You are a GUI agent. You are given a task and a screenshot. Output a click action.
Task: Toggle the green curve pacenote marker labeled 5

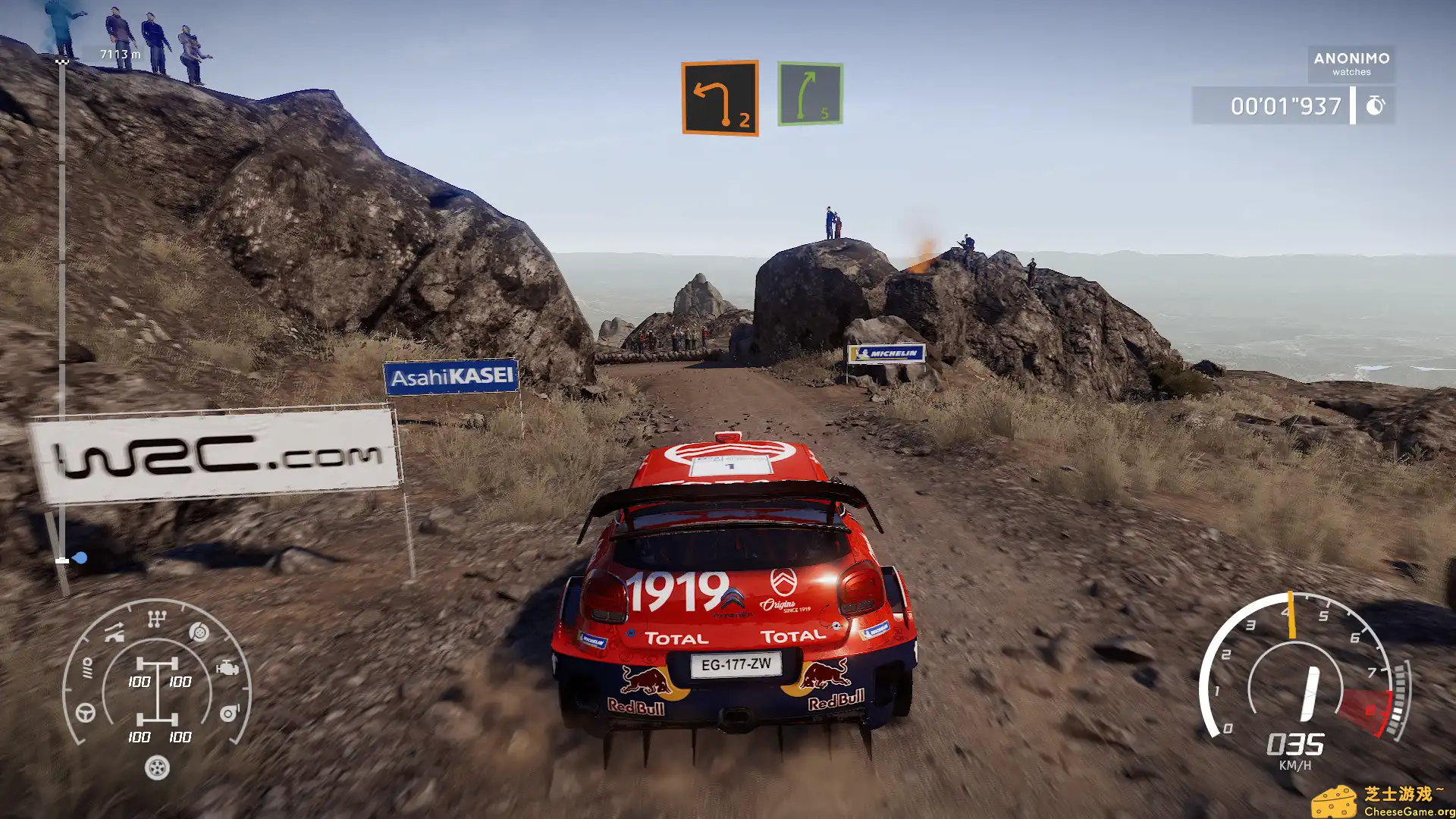tap(808, 93)
